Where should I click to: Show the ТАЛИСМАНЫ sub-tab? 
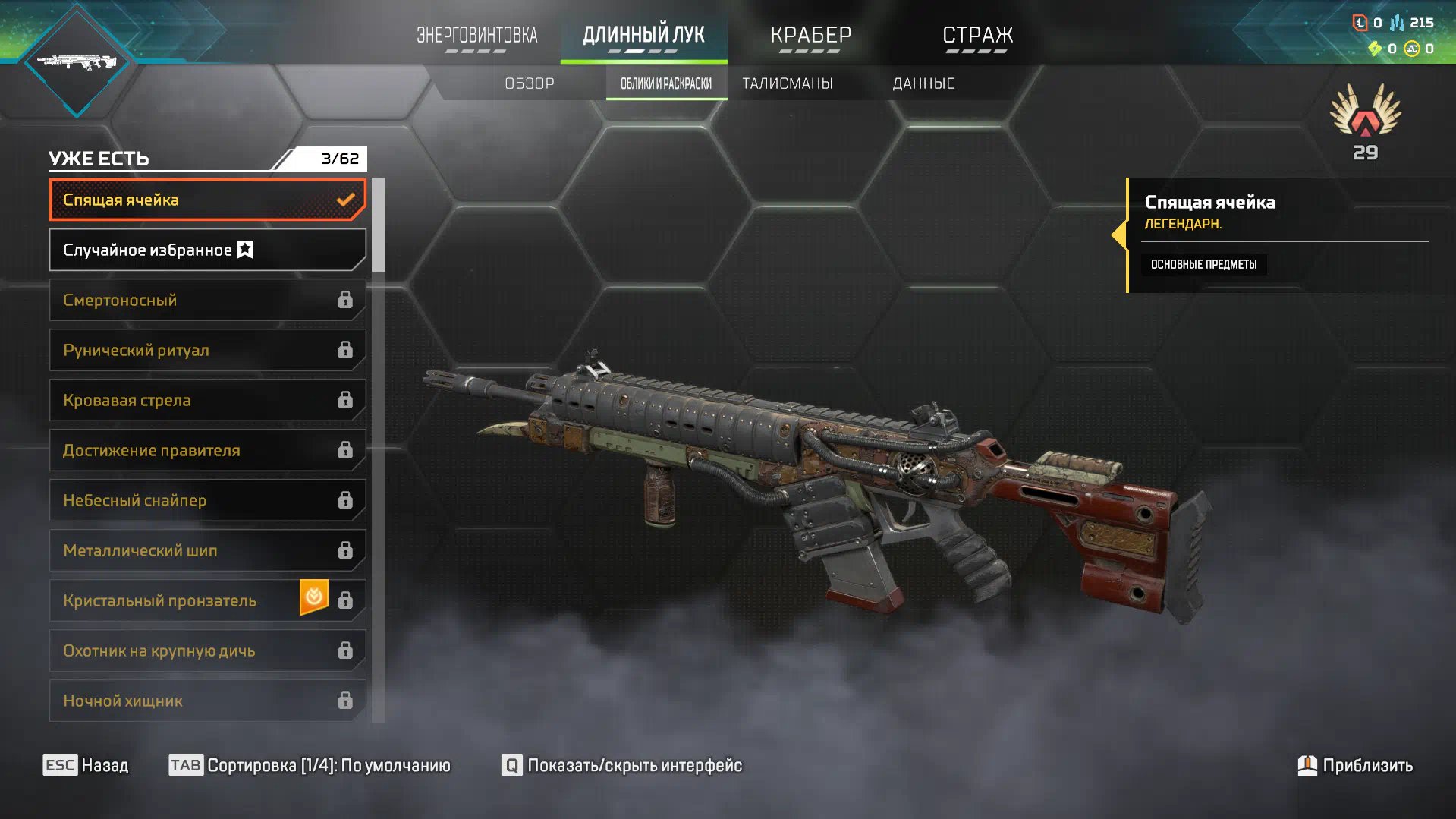pyautogui.click(x=787, y=83)
